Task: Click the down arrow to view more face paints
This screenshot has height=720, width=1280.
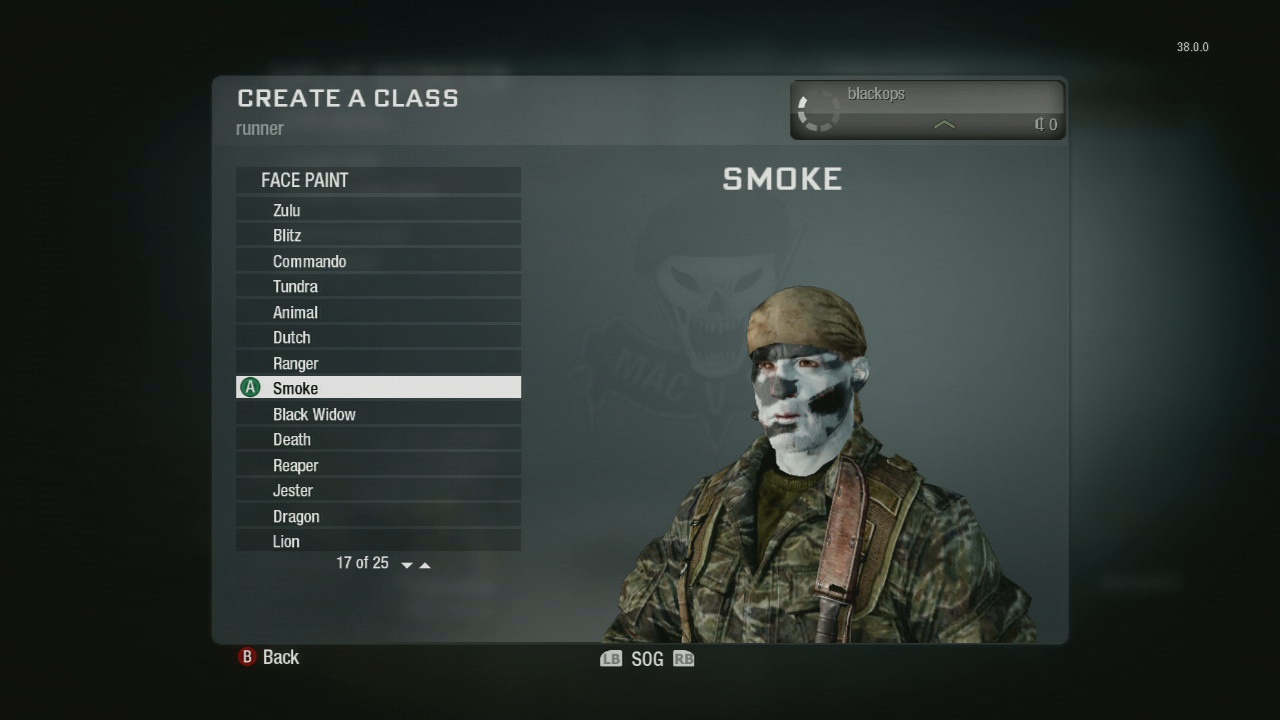Action: coord(406,564)
